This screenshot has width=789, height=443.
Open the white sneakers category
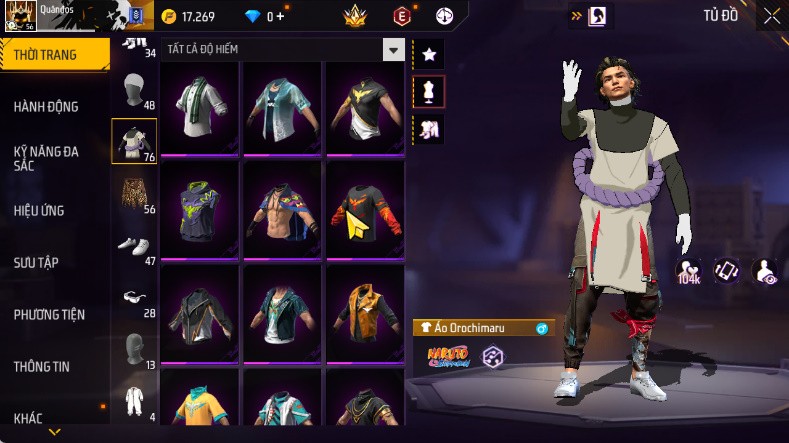point(133,247)
